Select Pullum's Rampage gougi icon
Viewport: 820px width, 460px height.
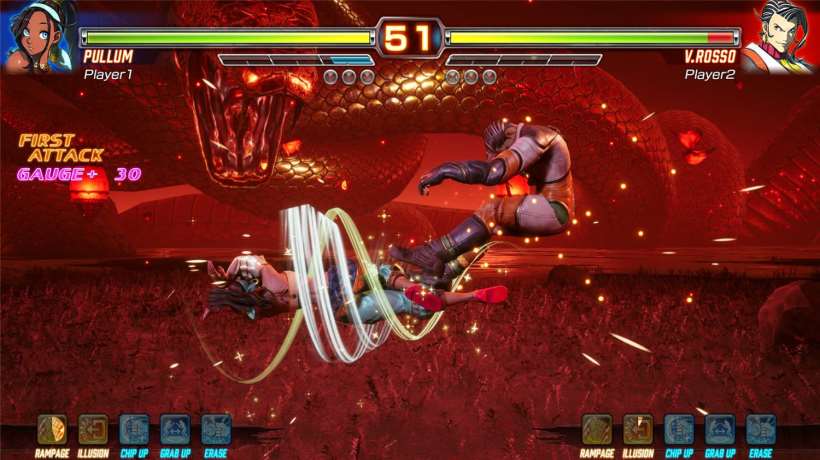(52, 429)
